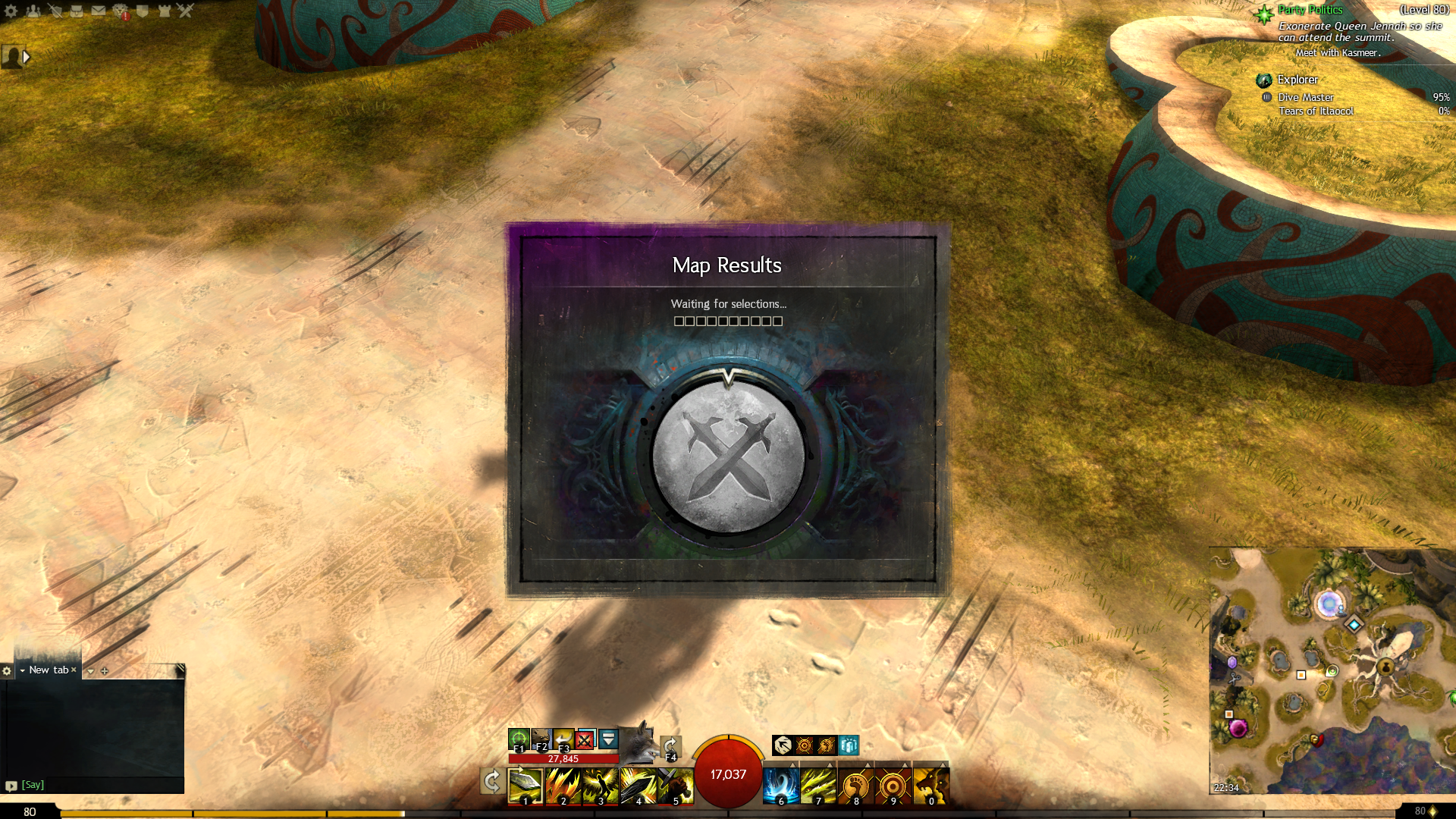Activate the F1 pet attack target command

point(519,739)
